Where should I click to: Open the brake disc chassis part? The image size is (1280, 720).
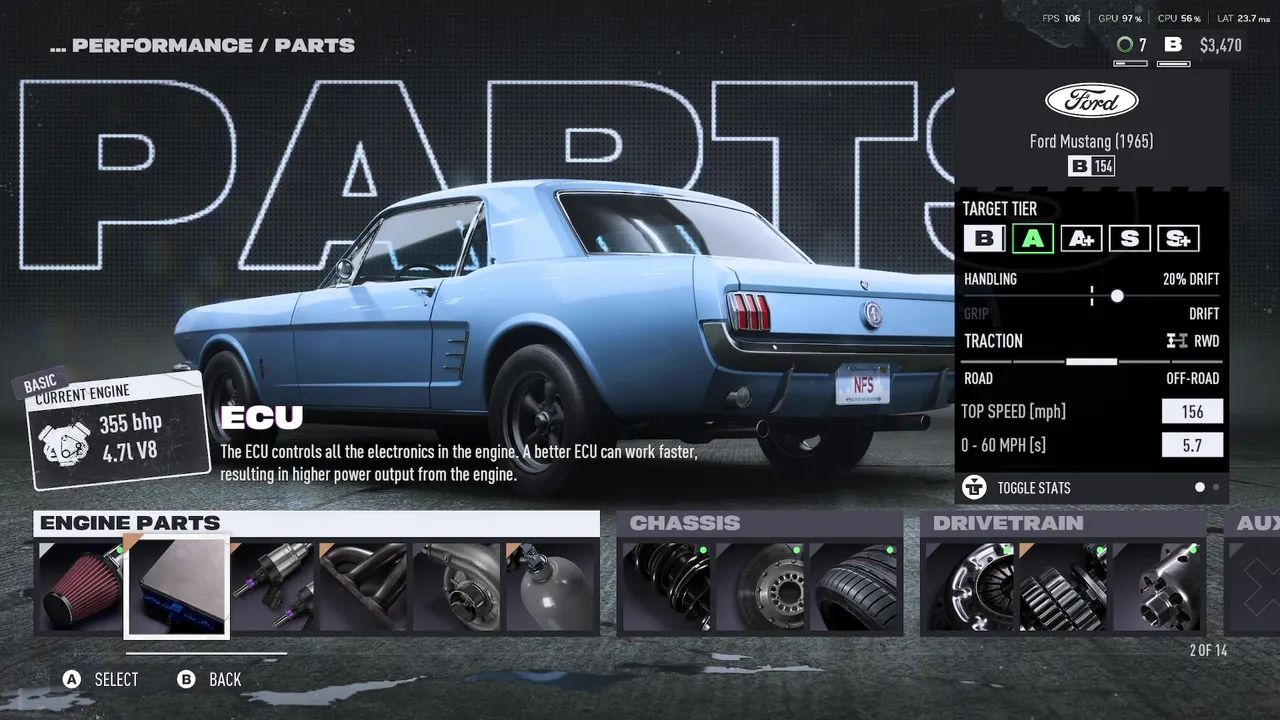point(760,588)
